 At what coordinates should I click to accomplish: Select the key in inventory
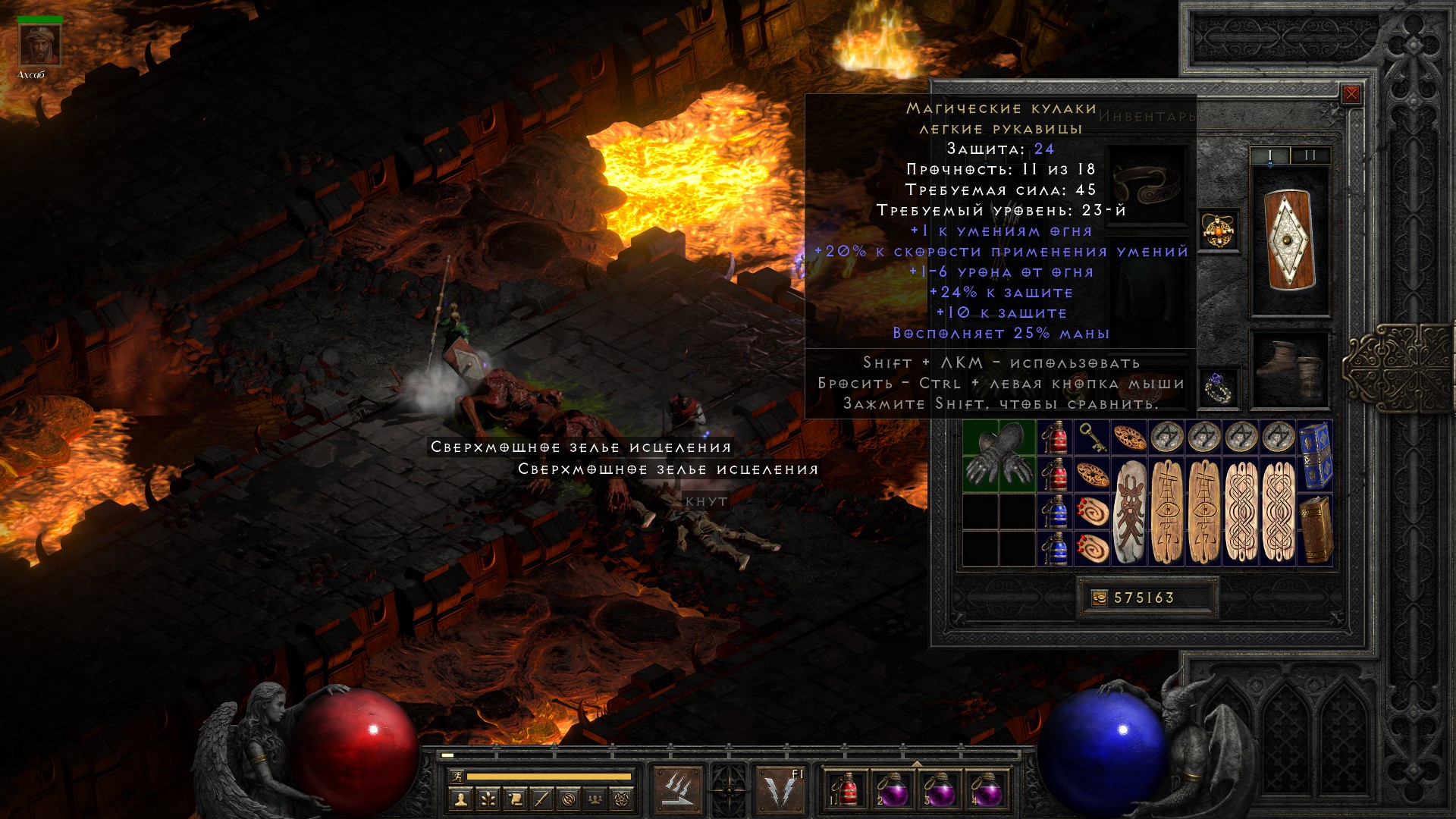click(x=1092, y=438)
